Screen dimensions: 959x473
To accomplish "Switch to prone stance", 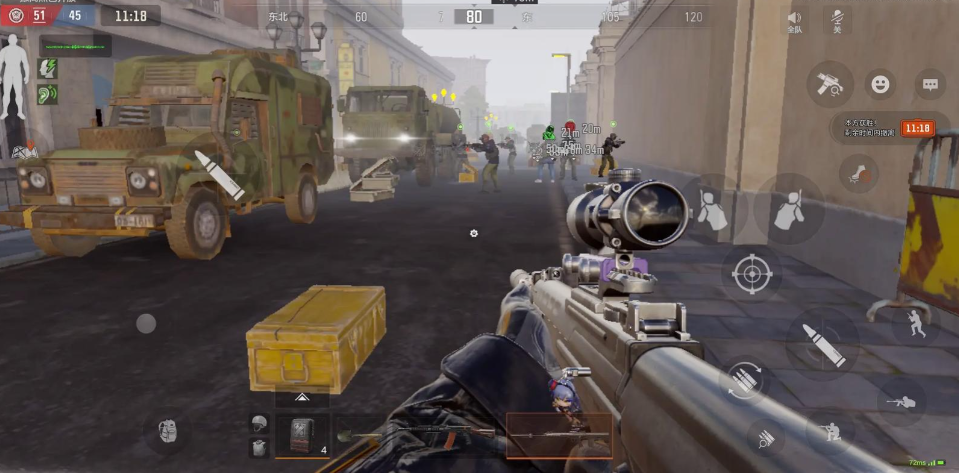I will point(901,401).
